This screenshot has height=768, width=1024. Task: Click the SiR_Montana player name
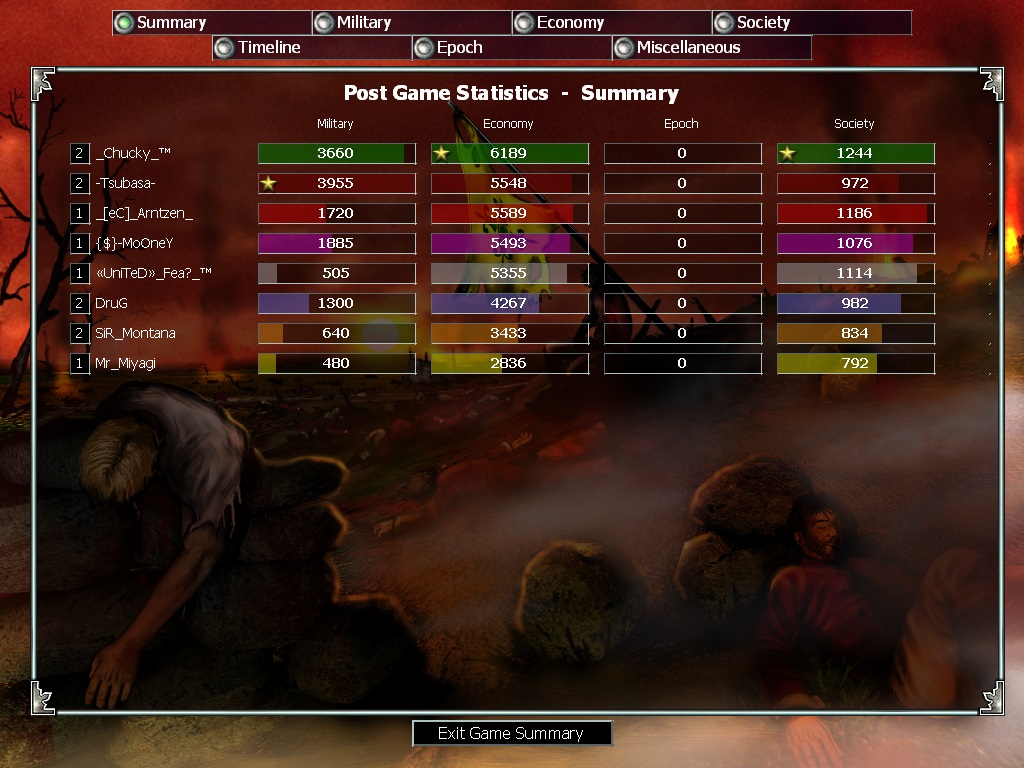(135, 333)
